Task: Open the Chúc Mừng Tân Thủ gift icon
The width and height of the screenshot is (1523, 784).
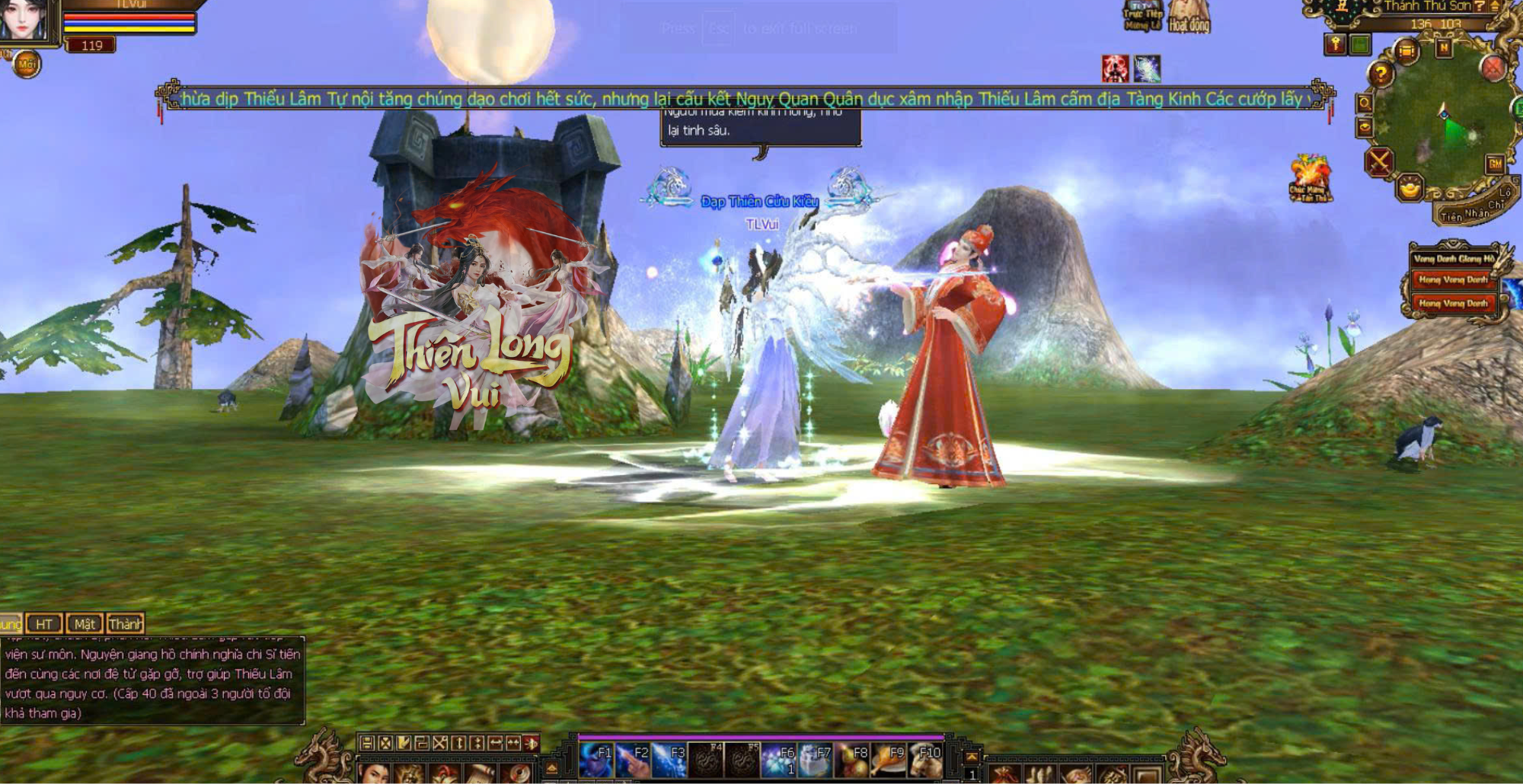Action: pos(1310,179)
